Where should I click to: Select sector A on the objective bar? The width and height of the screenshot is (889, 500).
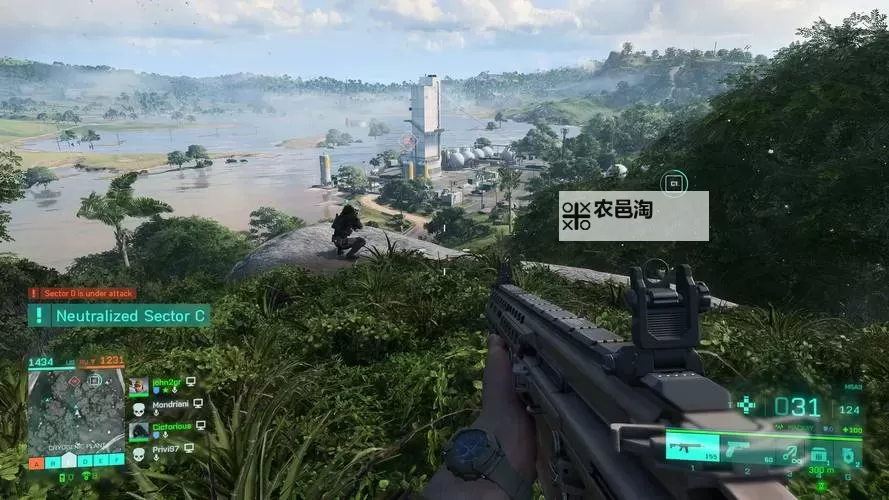tap(36, 462)
